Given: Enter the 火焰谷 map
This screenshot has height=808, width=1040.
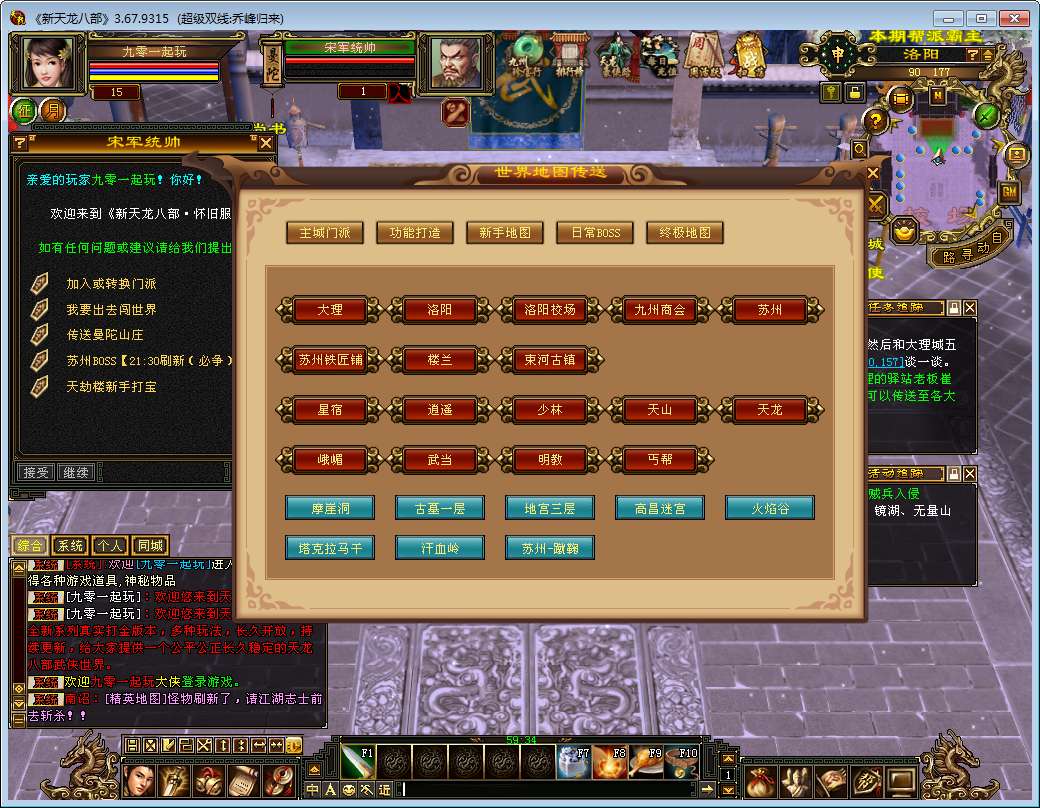Looking at the screenshot, I should point(770,508).
